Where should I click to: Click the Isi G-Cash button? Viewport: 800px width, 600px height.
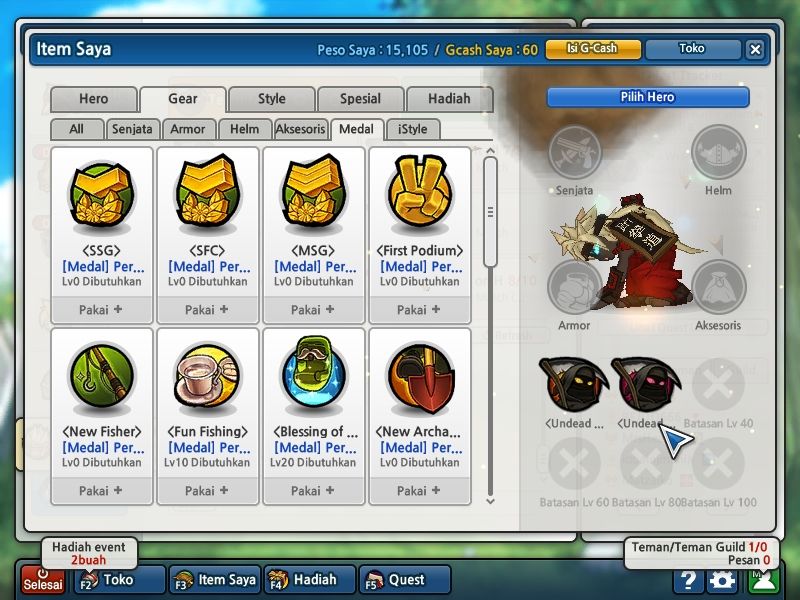point(592,49)
